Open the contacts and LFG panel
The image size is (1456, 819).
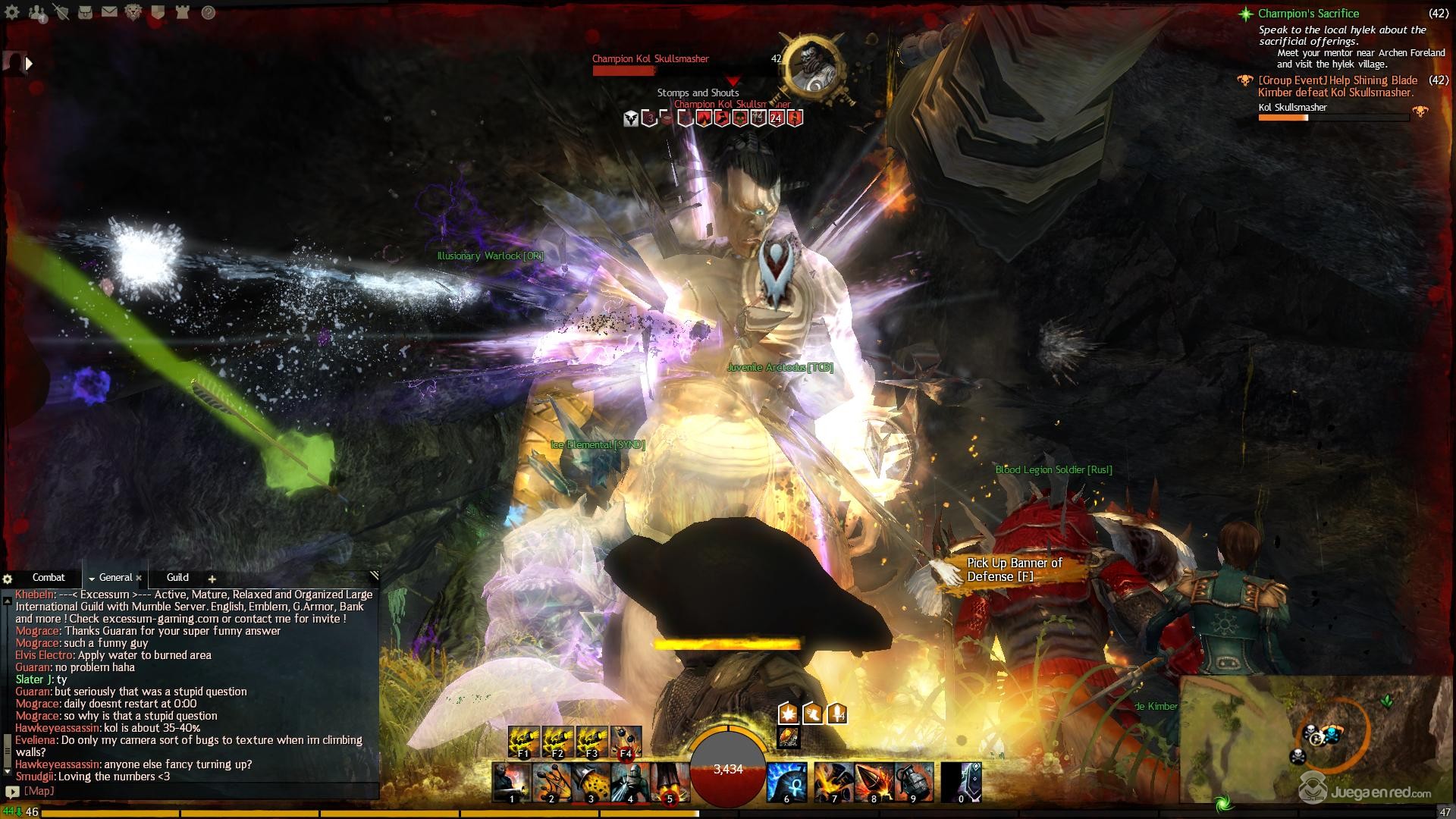pos(36,12)
